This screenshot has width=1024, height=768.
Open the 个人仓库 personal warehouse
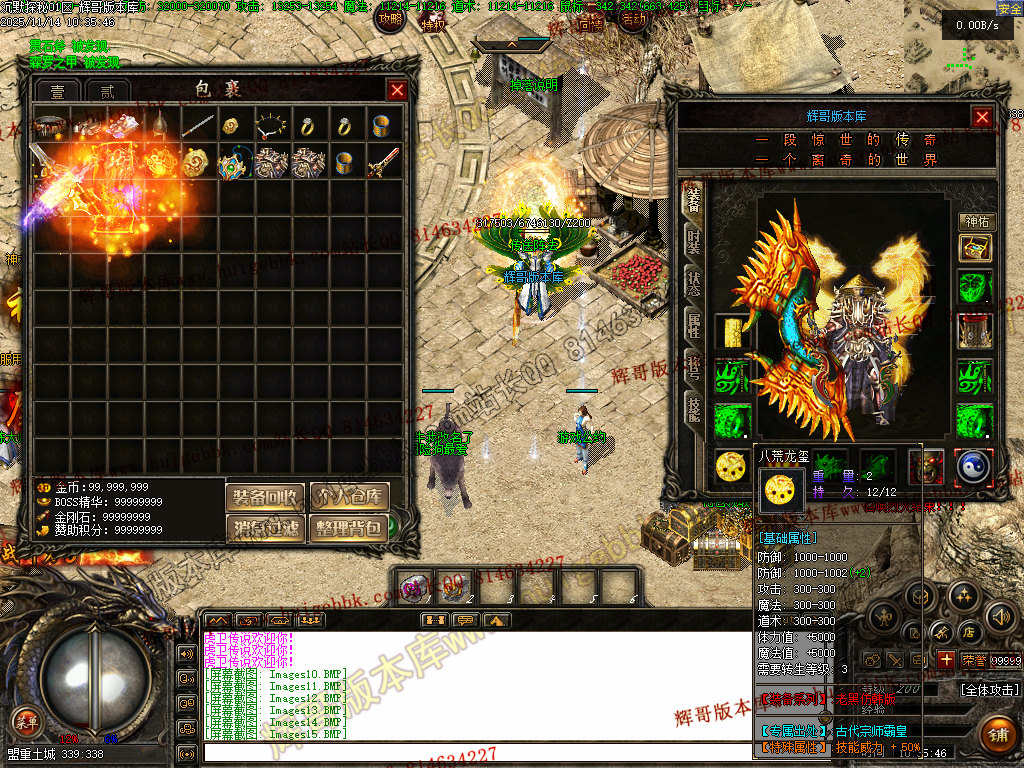pyautogui.click(x=349, y=497)
